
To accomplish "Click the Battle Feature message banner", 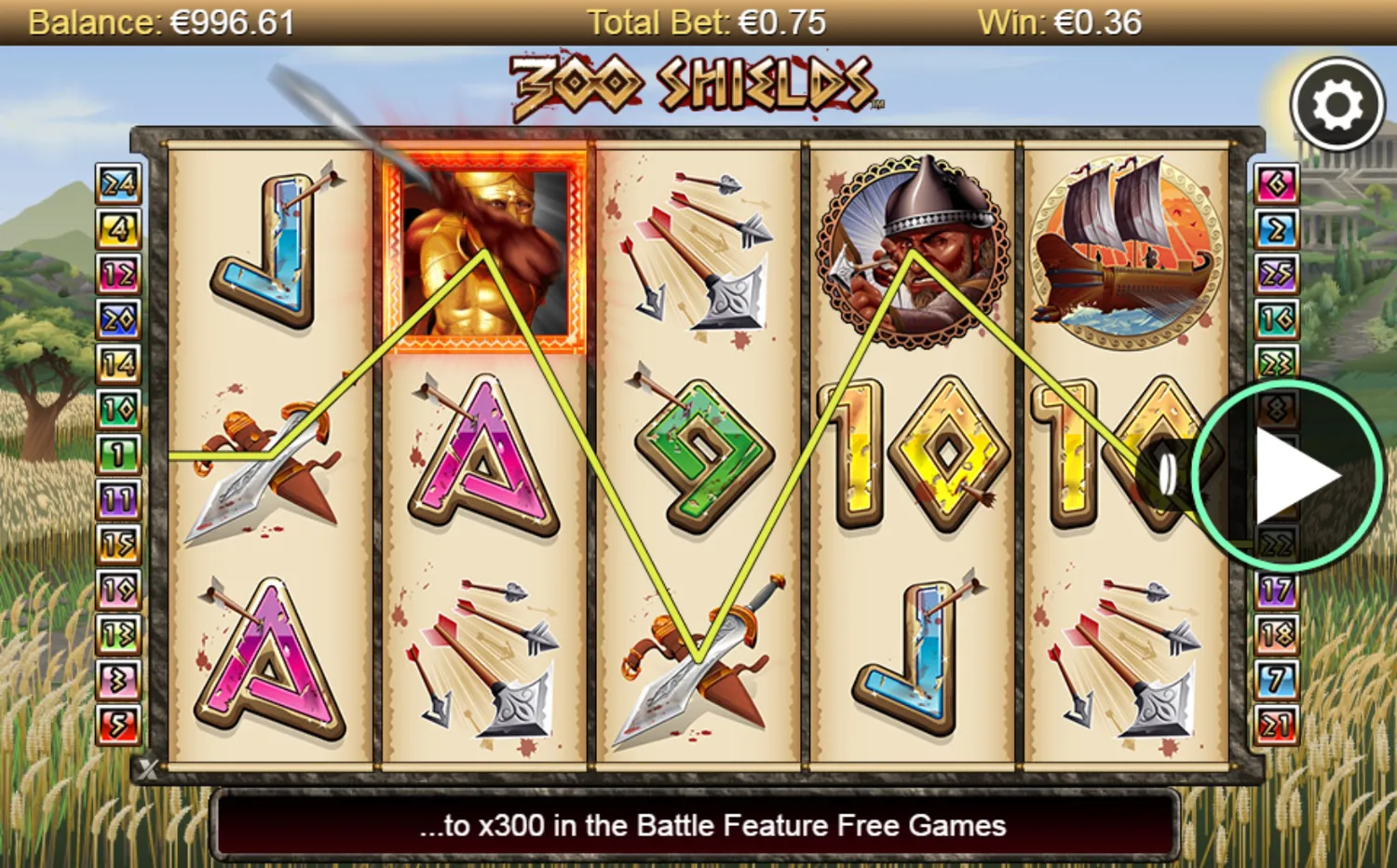I will [x=698, y=824].
